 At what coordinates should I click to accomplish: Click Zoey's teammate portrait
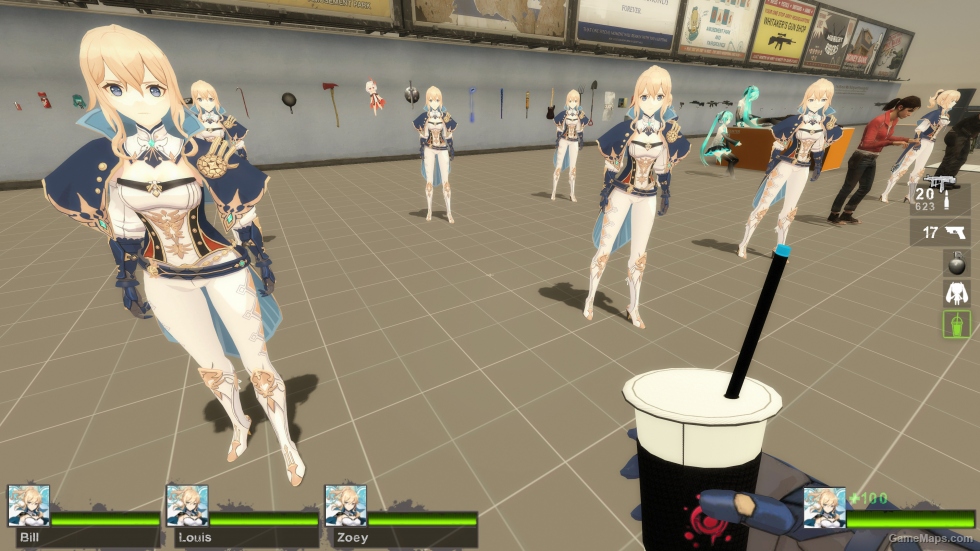(x=345, y=506)
